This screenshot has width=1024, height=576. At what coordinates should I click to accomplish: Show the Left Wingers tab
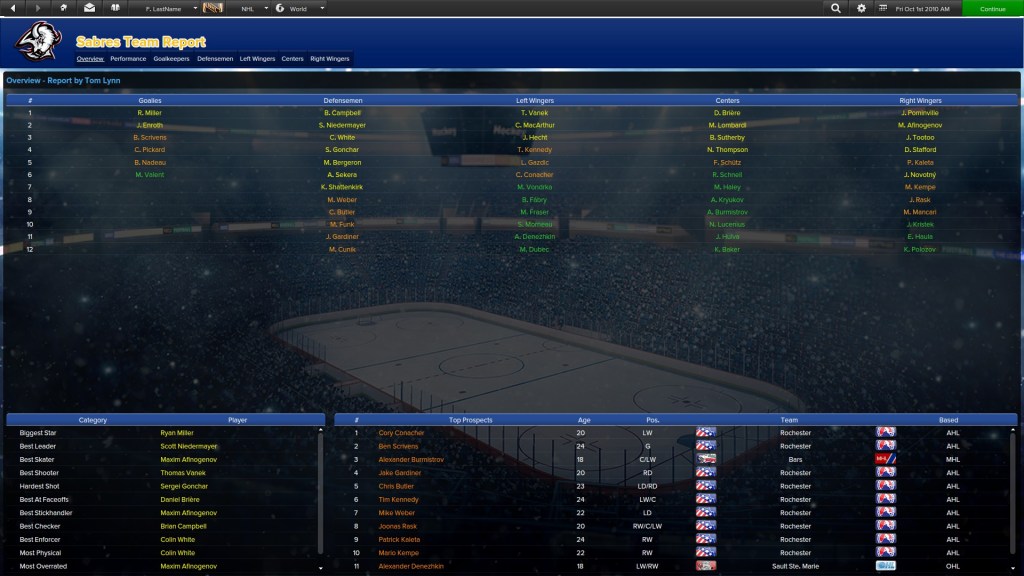[x=257, y=59]
